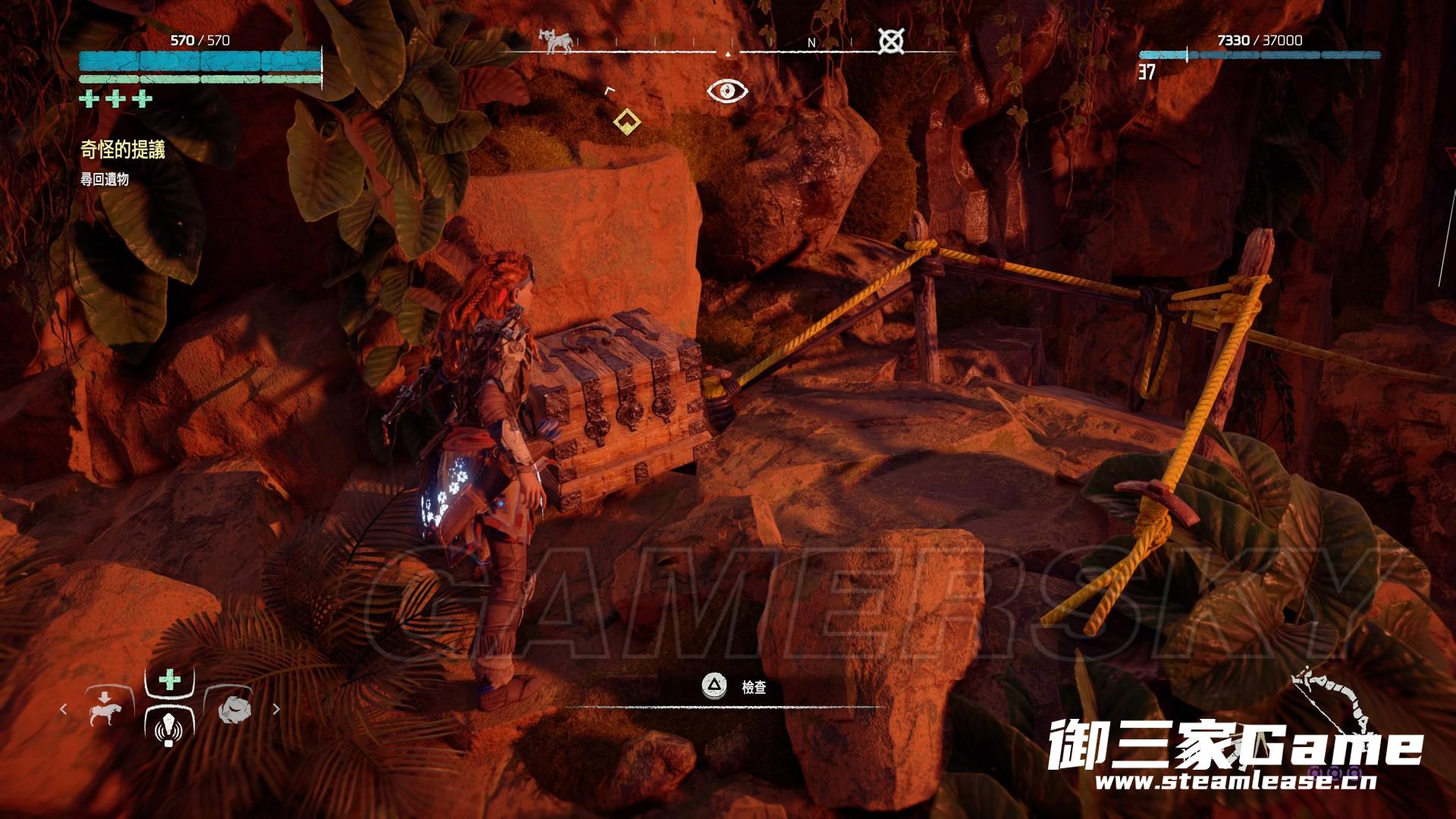The width and height of the screenshot is (1456, 819).
Task: Select the yellow diamond quest waypoint
Action: point(626,120)
